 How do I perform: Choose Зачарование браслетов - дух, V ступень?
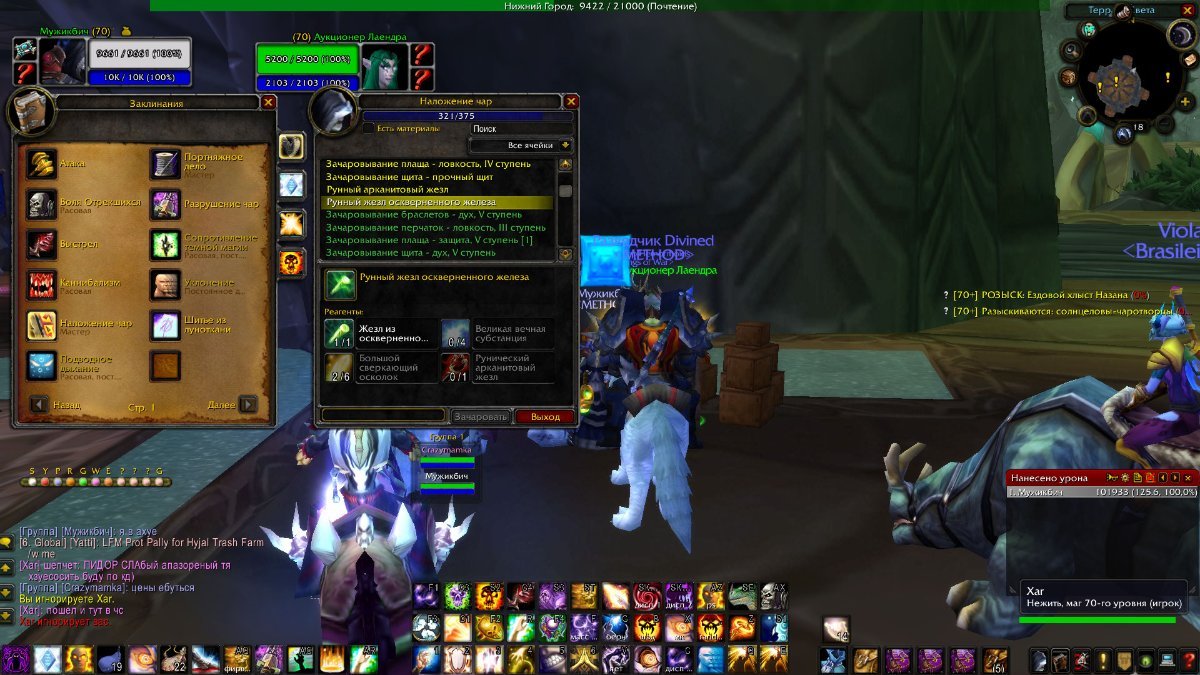(423, 214)
